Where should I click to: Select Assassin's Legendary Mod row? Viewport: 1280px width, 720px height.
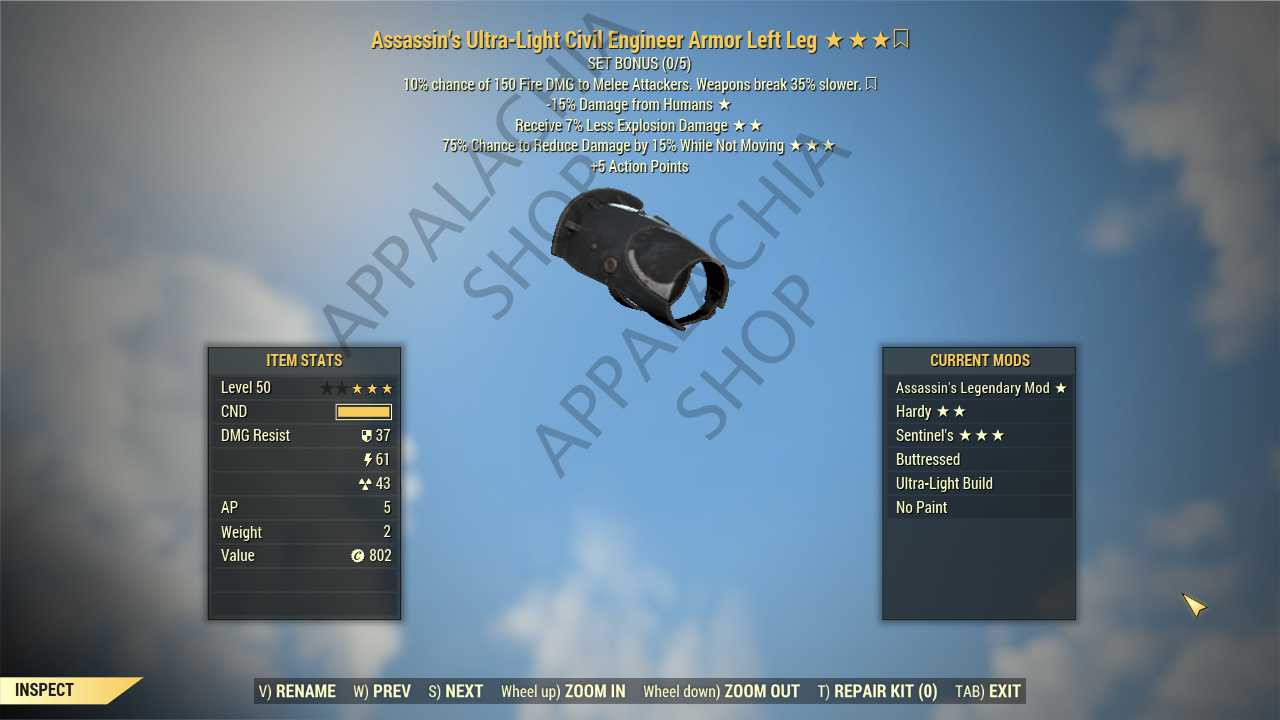(979, 388)
